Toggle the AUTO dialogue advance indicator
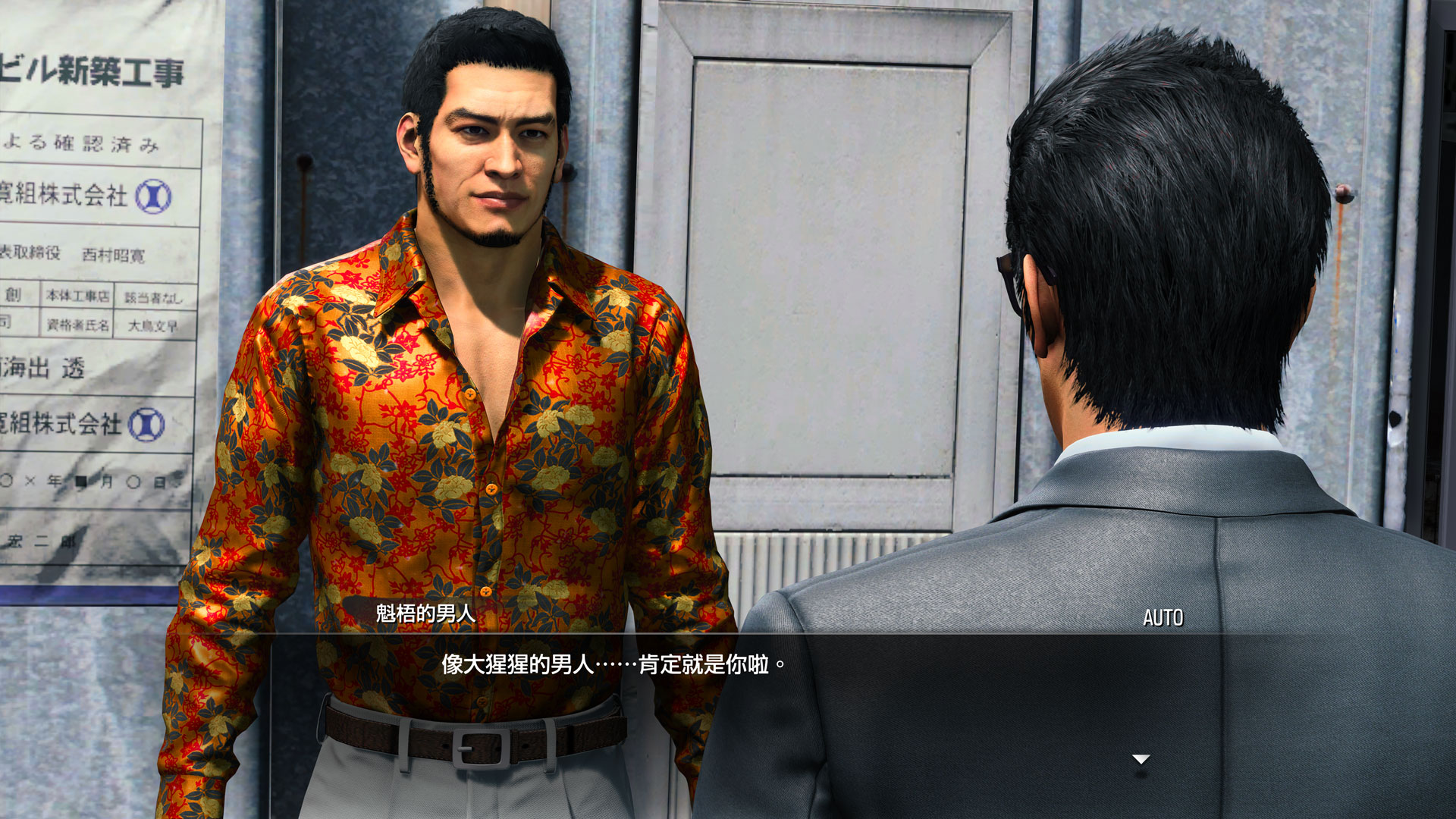This screenshot has width=1456, height=819. click(x=1163, y=618)
